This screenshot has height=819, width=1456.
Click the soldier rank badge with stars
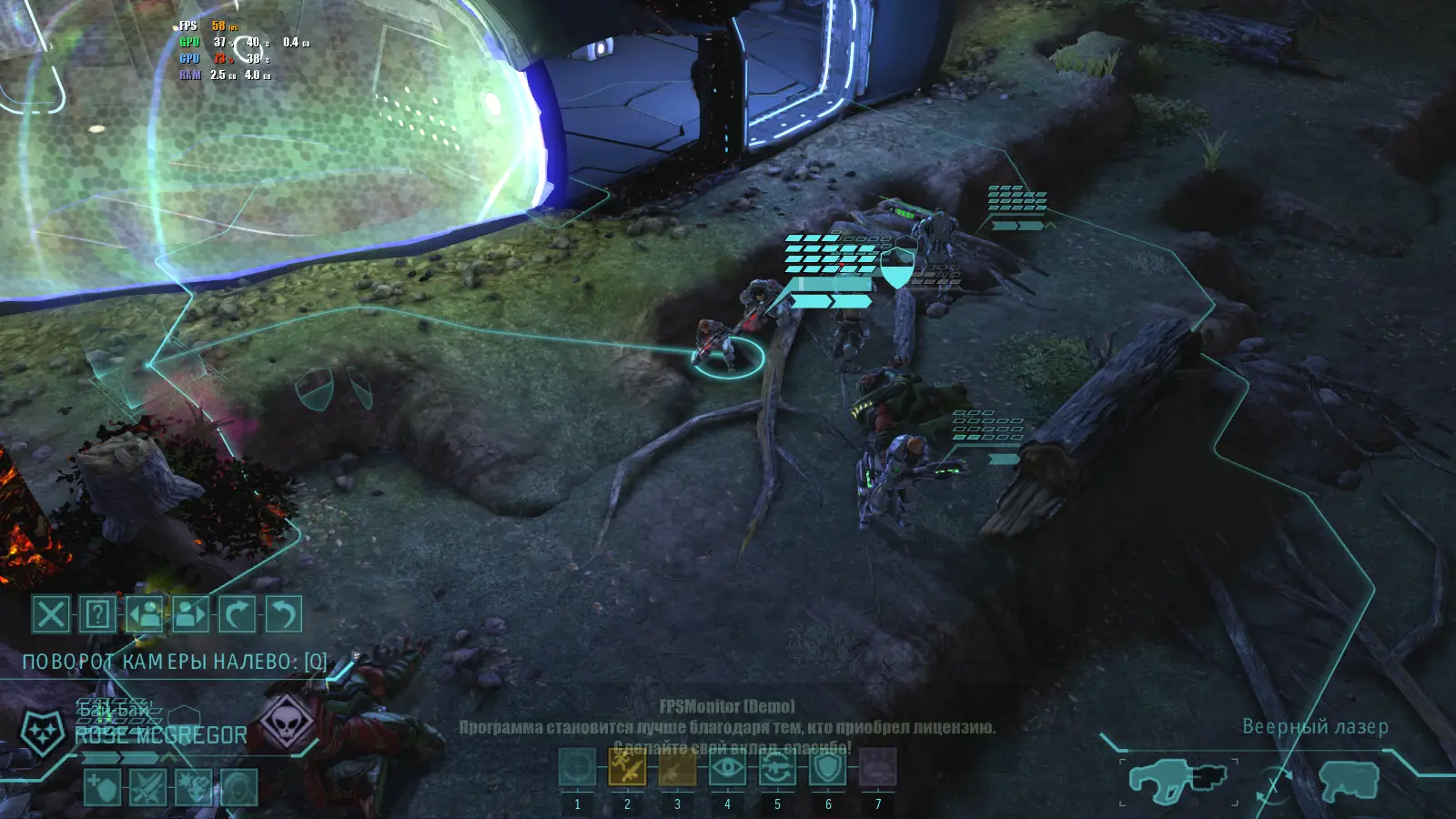pyautogui.click(x=42, y=733)
